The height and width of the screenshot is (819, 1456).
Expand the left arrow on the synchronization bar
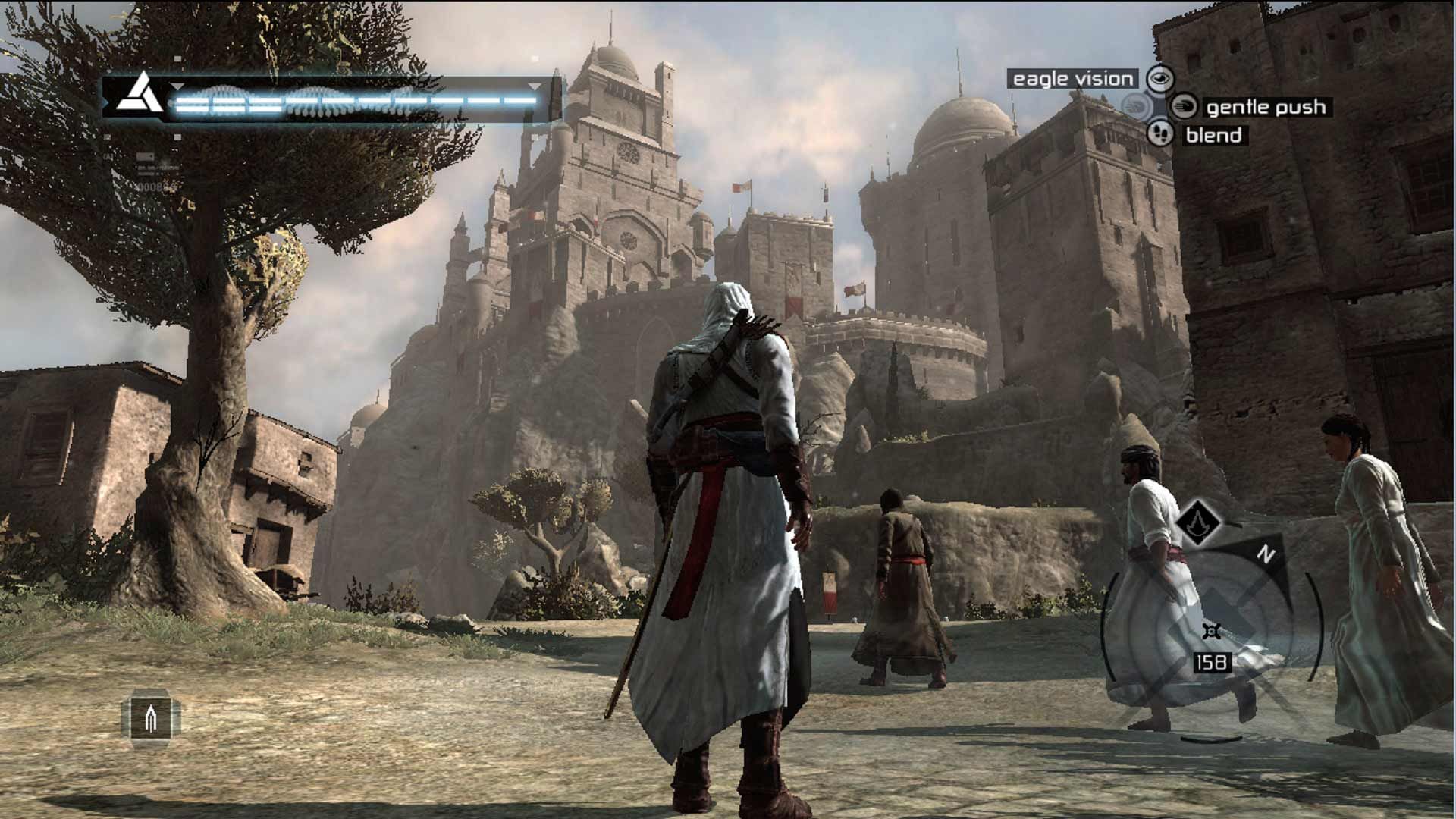178,86
